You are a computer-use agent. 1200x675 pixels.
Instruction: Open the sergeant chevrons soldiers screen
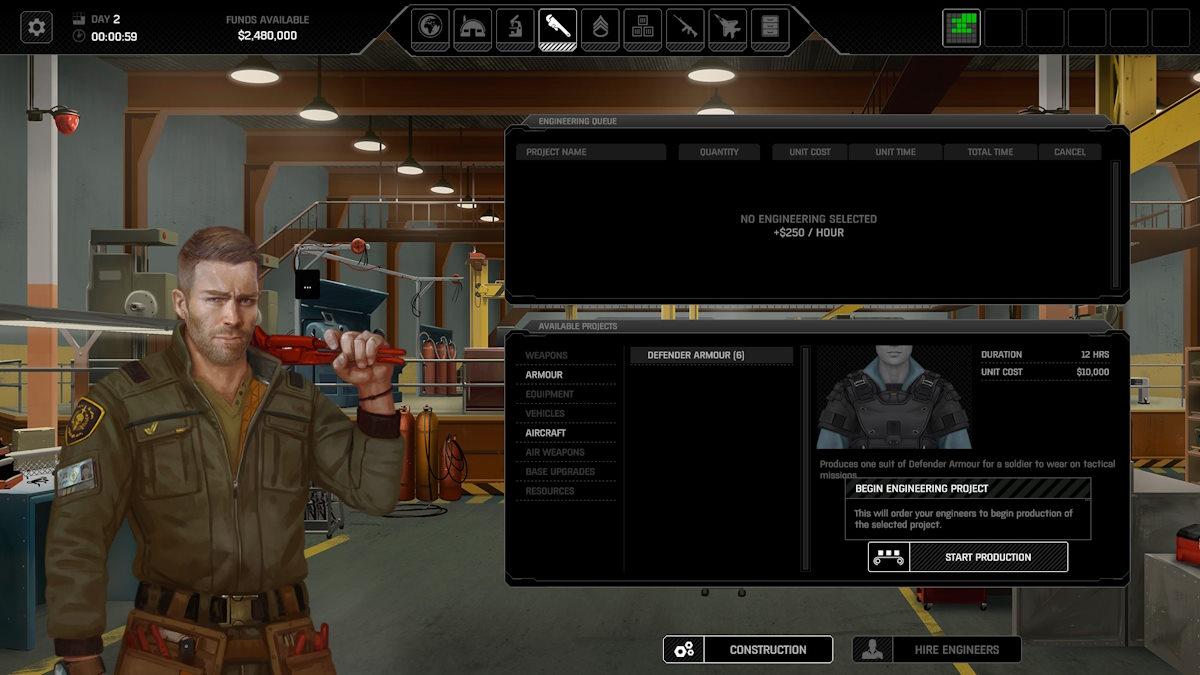coord(600,27)
